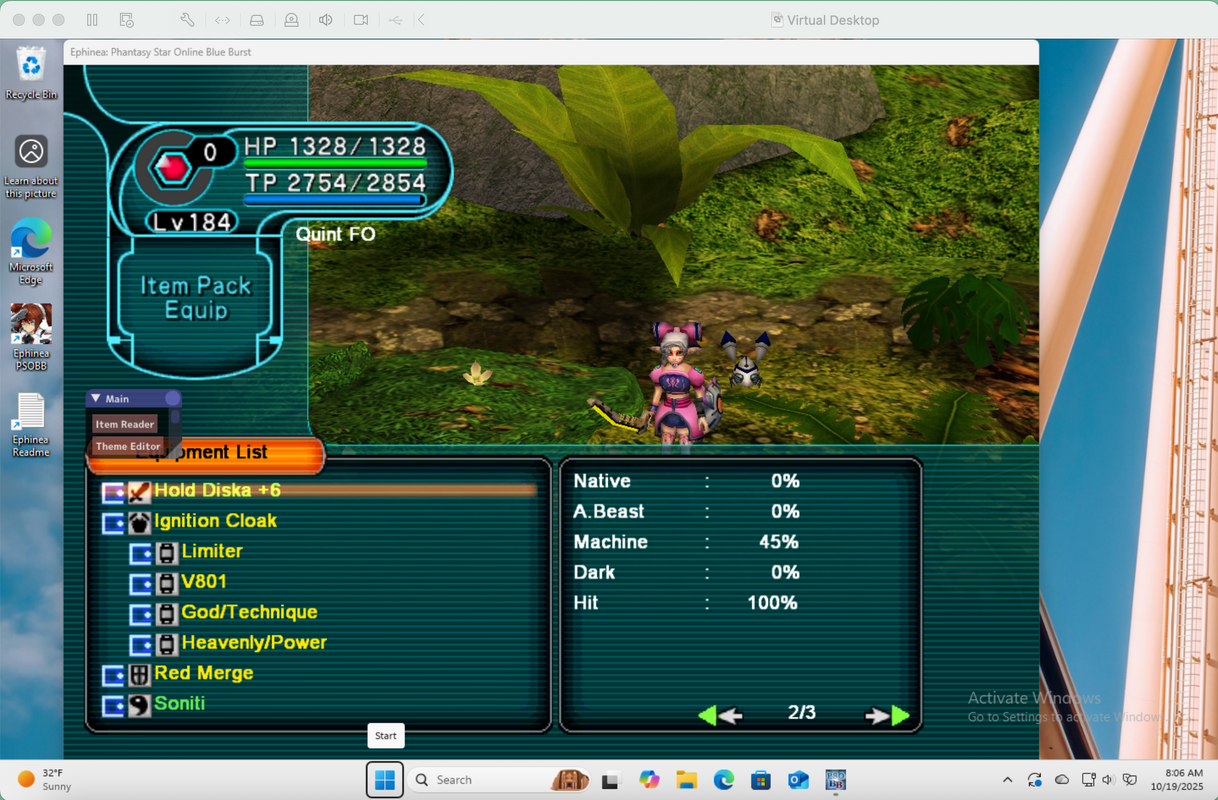
Task: Open the Theme Editor addon
Action: (x=128, y=447)
